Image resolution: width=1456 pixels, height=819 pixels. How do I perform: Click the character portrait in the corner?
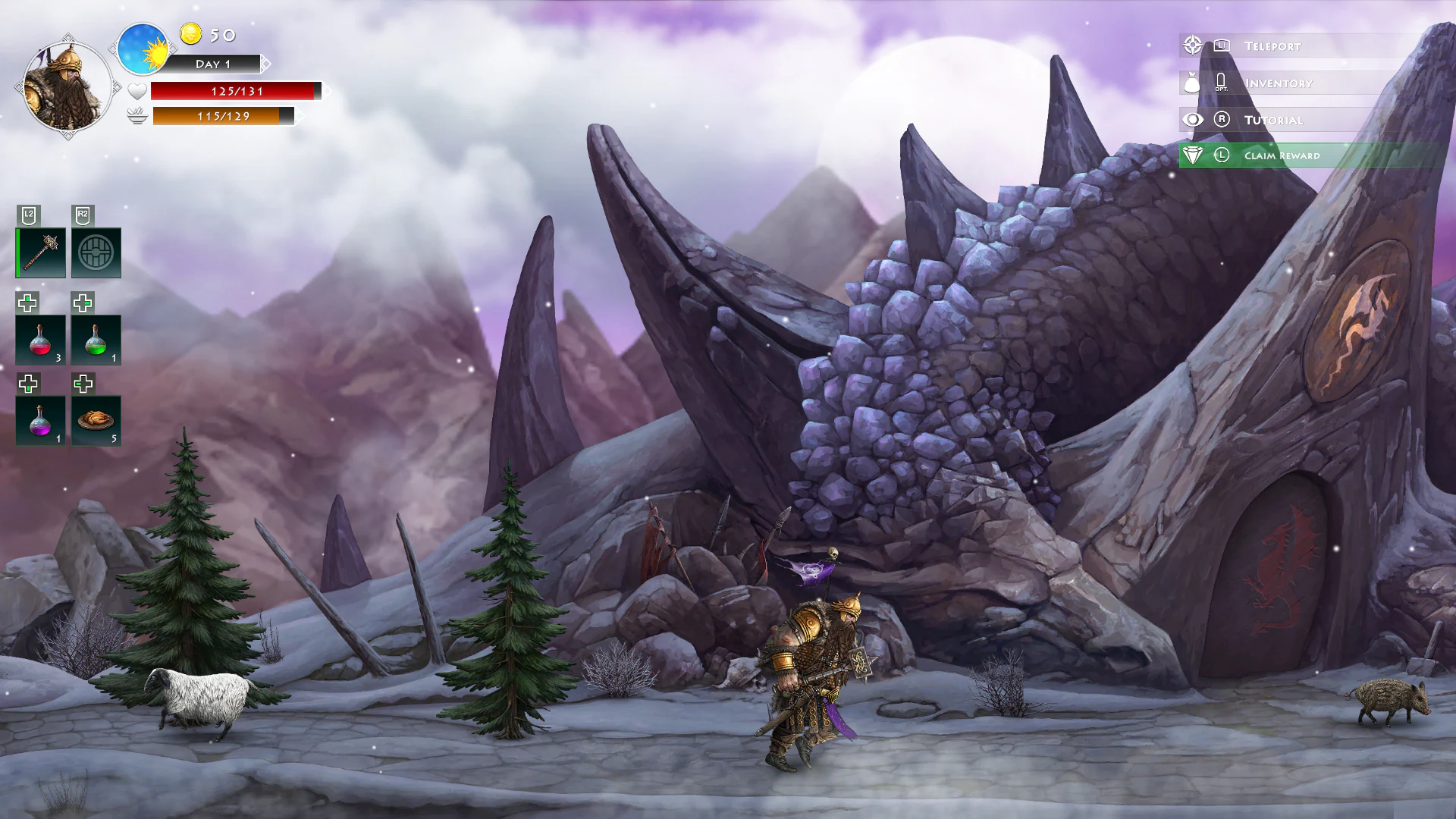click(67, 85)
